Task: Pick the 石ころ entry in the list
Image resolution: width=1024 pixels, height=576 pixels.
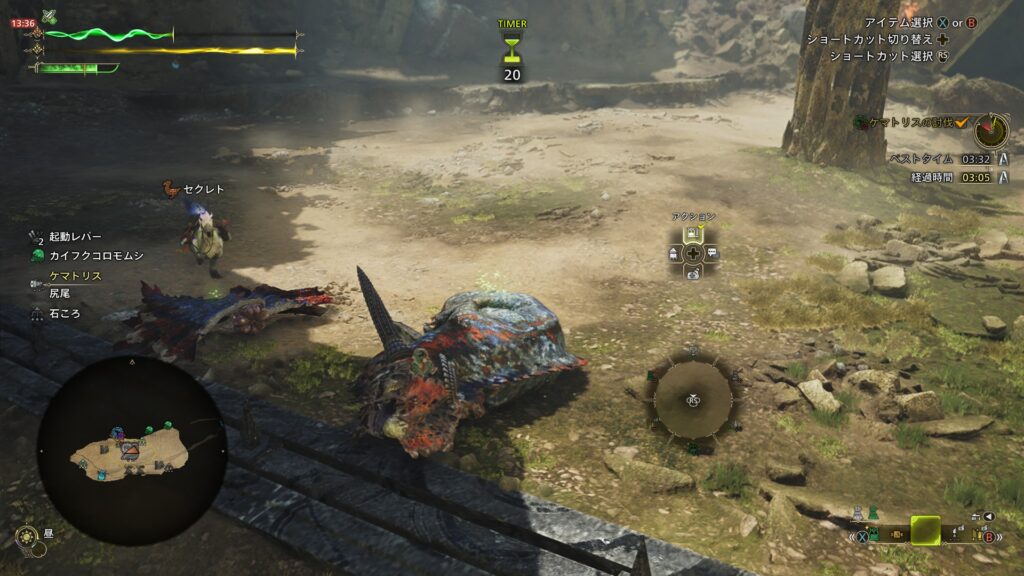Action: [x=64, y=313]
